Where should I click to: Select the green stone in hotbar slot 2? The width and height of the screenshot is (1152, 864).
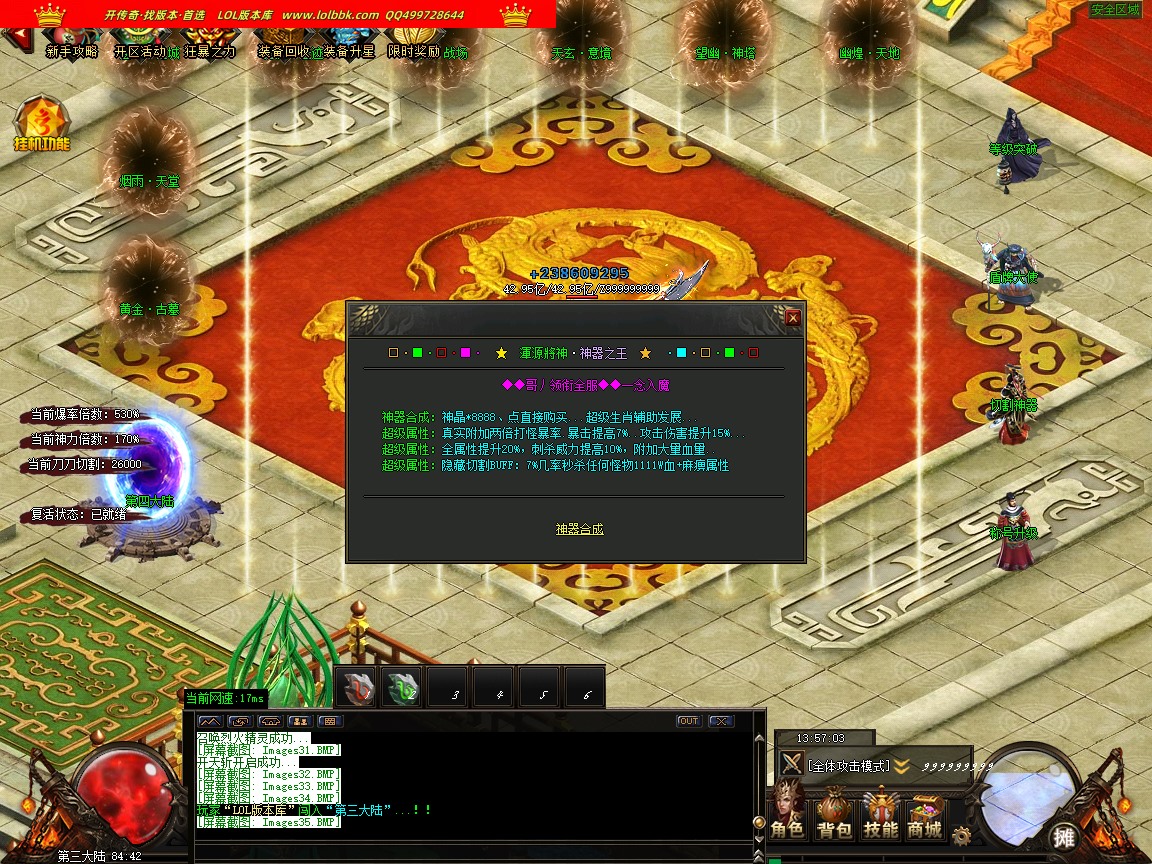(x=403, y=688)
